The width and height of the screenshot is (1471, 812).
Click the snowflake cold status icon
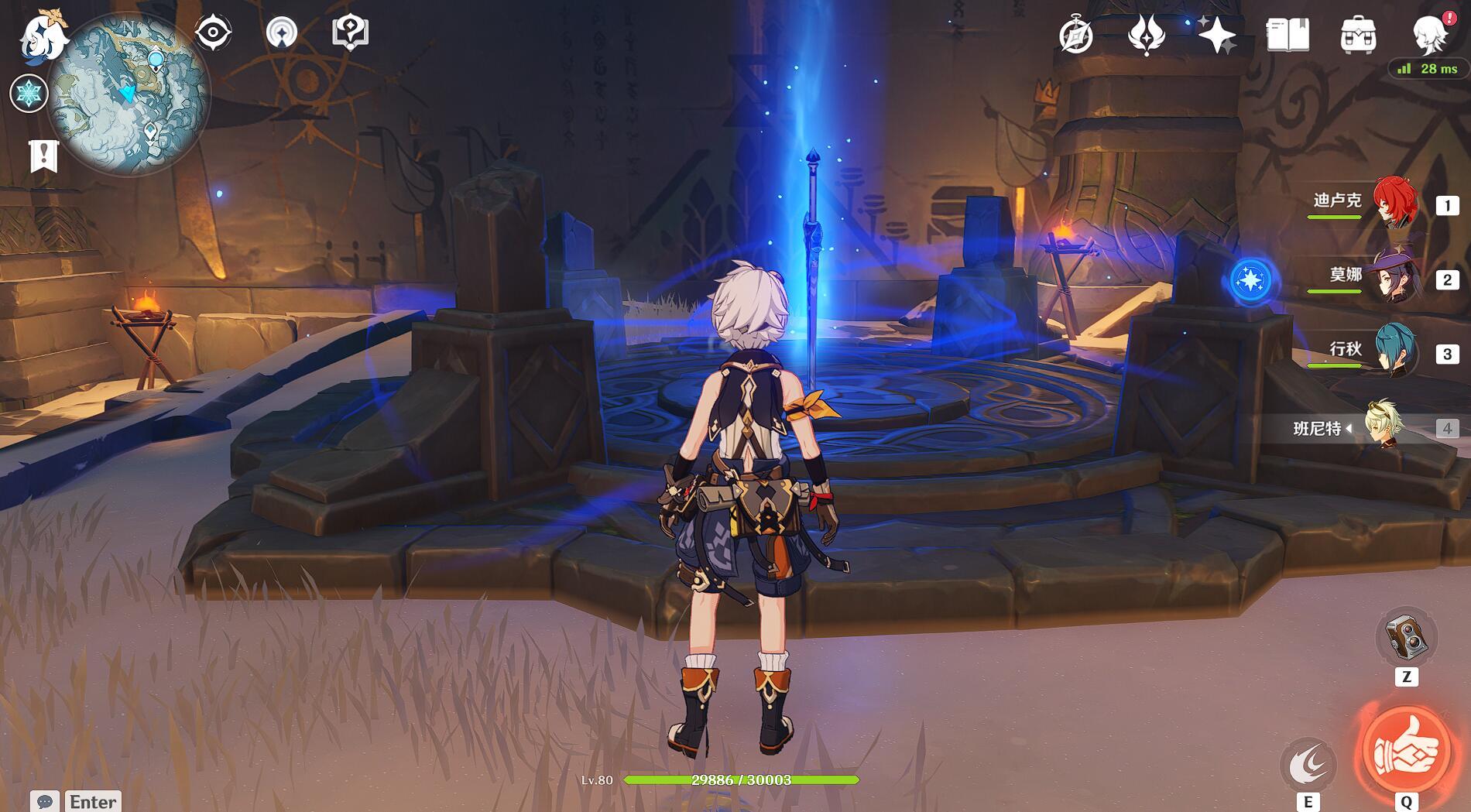pyautogui.click(x=29, y=94)
